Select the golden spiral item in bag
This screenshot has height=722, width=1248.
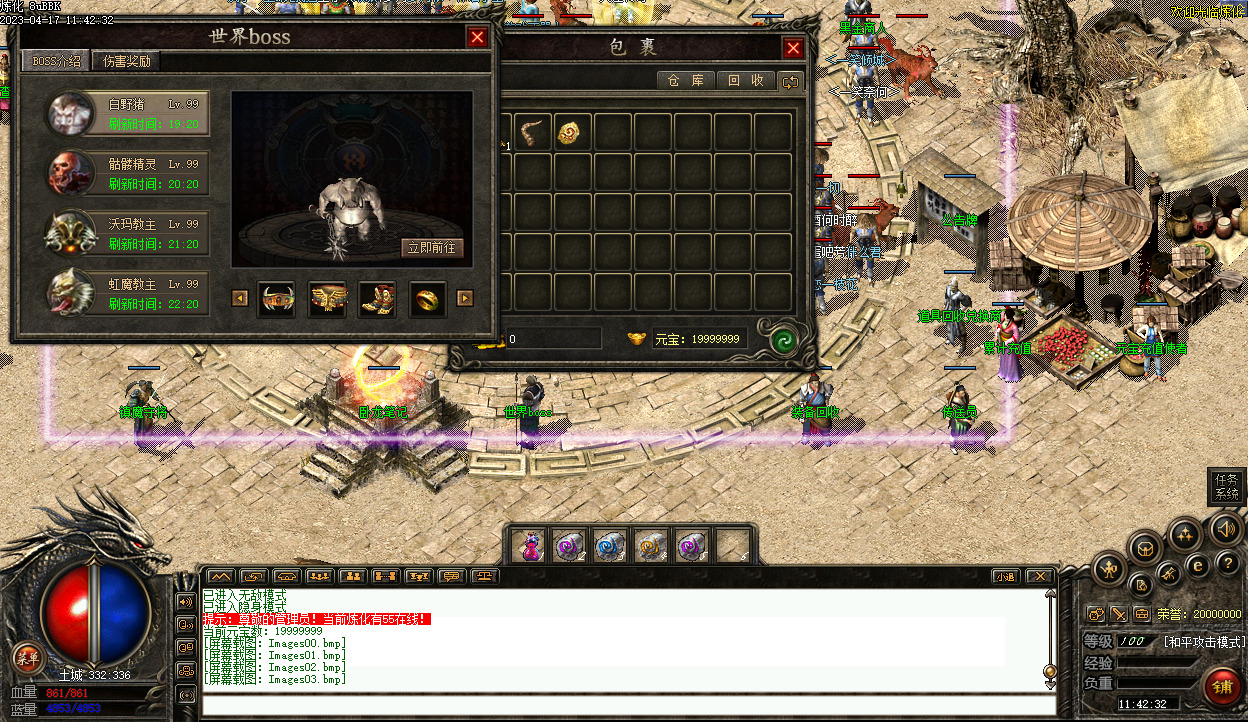pos(569,132)
